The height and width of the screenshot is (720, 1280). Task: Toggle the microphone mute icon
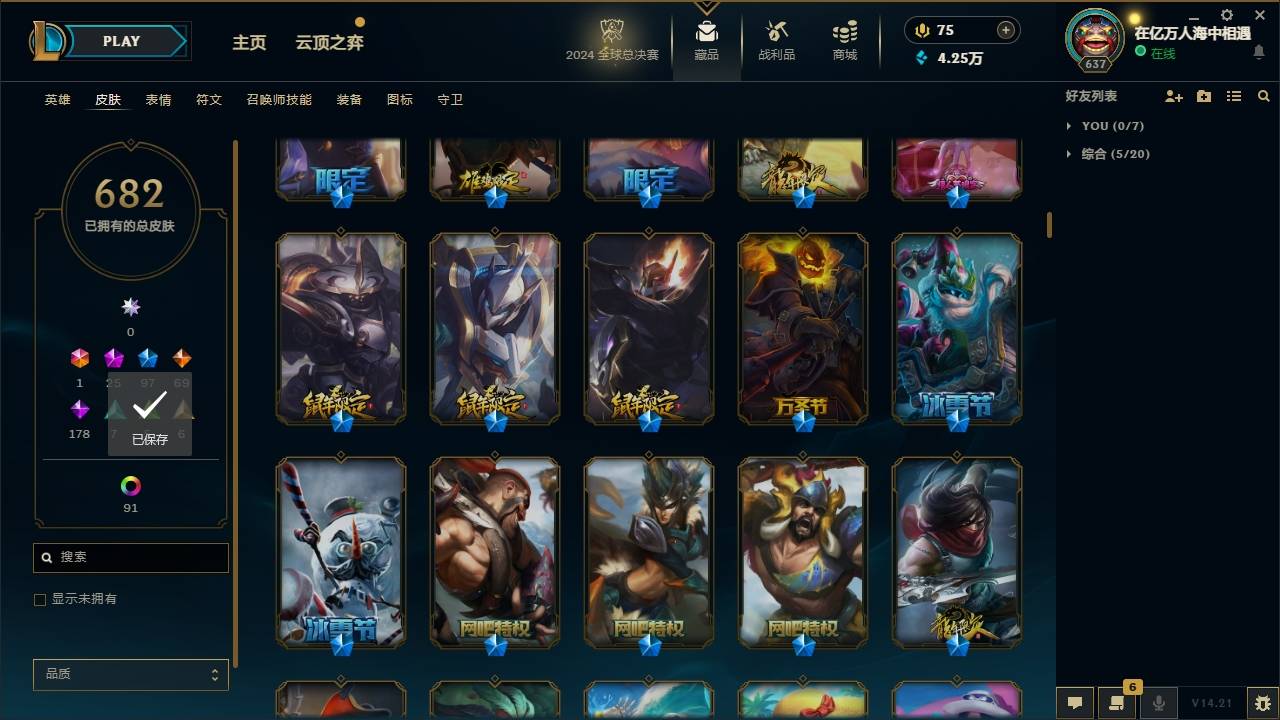(x=1158, y=703)
